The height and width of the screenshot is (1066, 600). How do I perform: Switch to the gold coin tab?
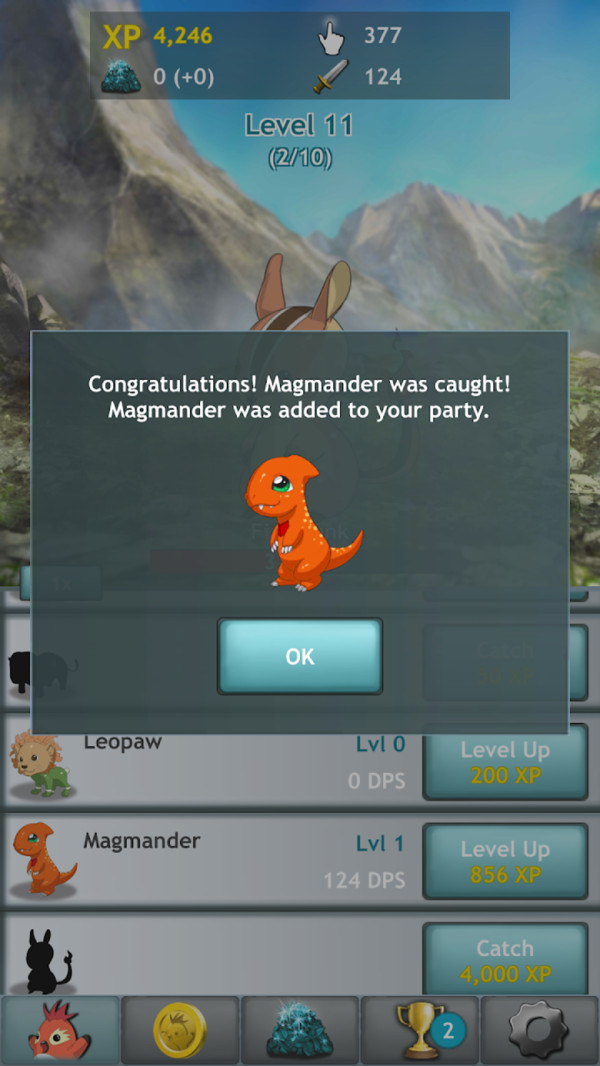pyautogui.click(x=180, y=1029)
